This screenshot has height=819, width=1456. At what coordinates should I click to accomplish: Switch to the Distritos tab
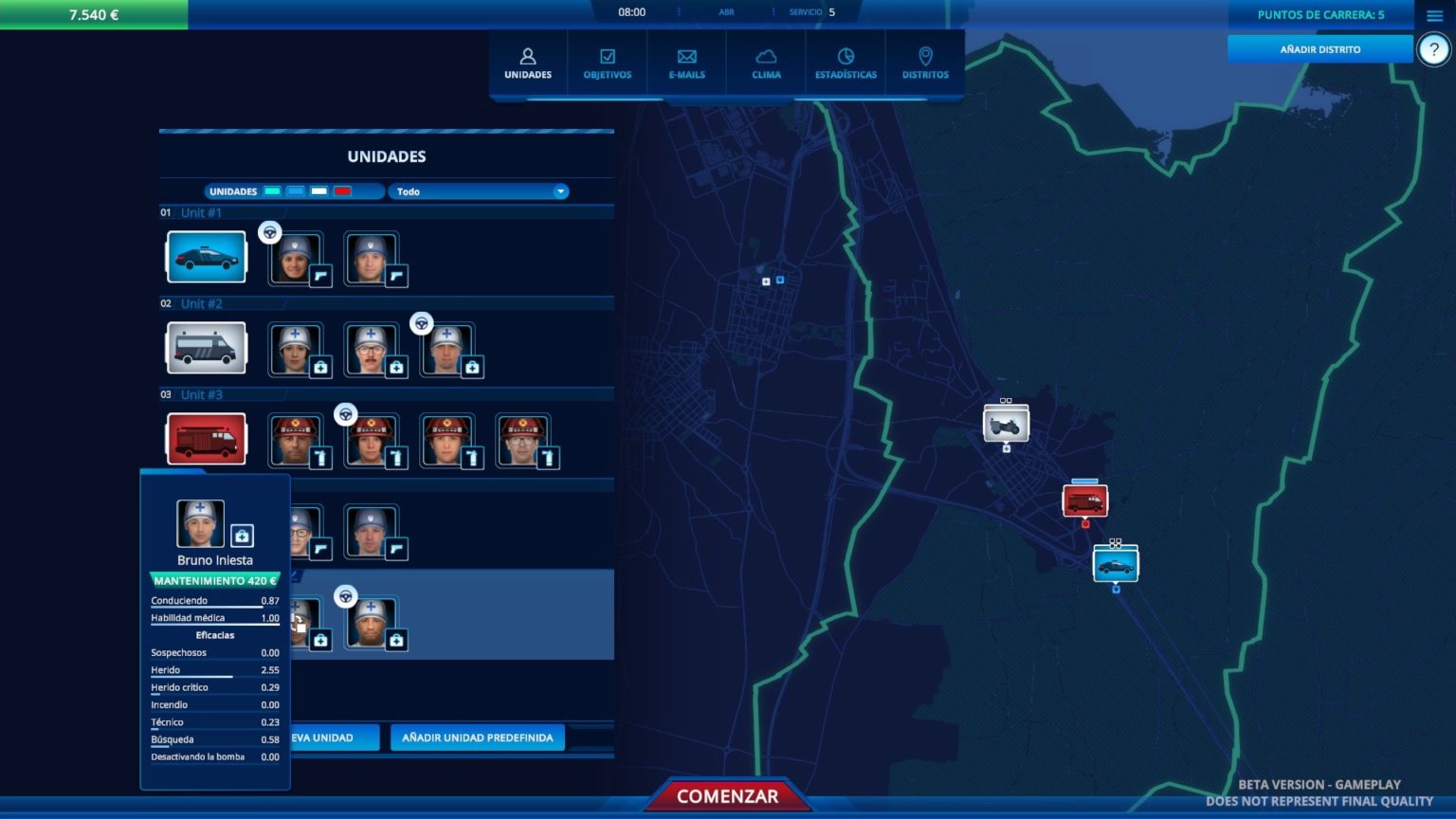[925, 64]
